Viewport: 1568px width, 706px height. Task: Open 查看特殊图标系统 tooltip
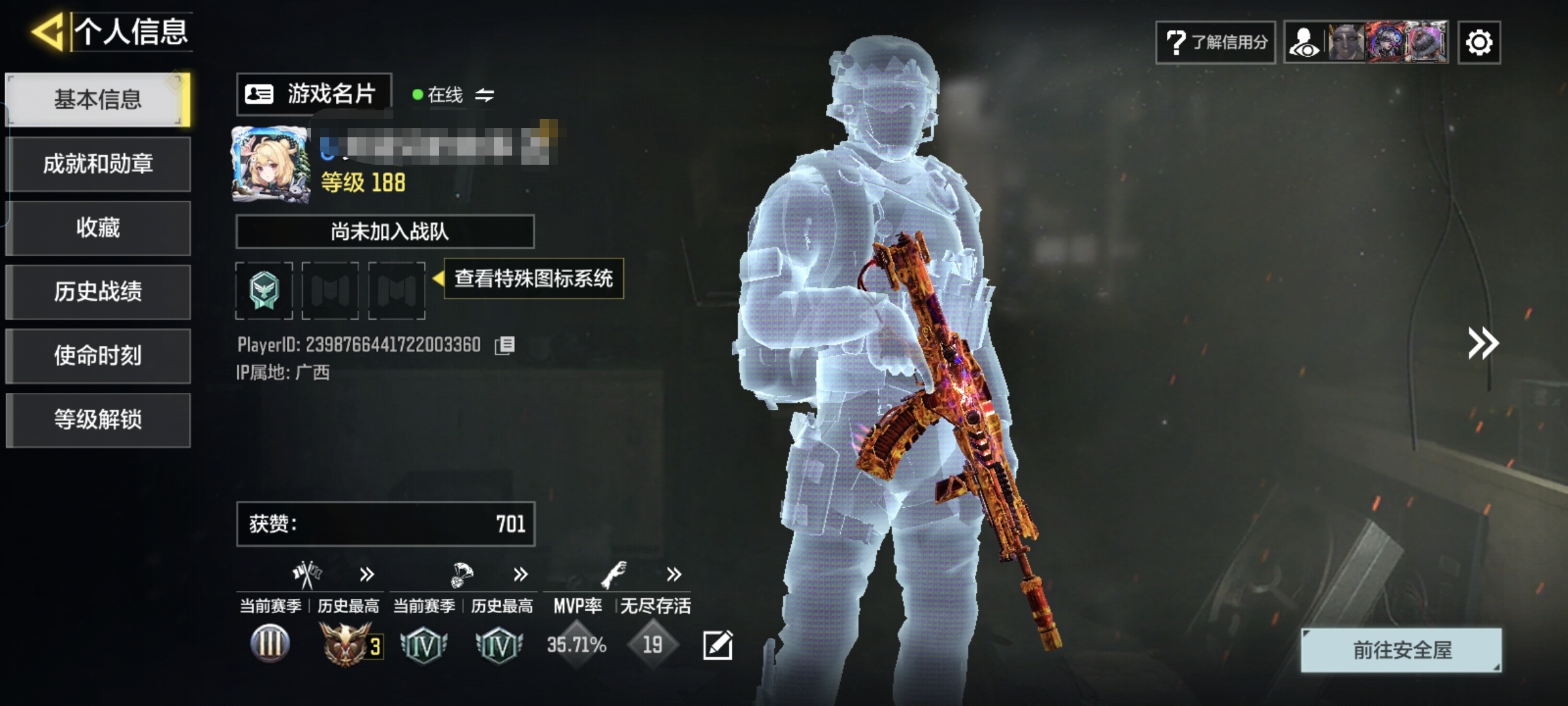pos(533,278)
